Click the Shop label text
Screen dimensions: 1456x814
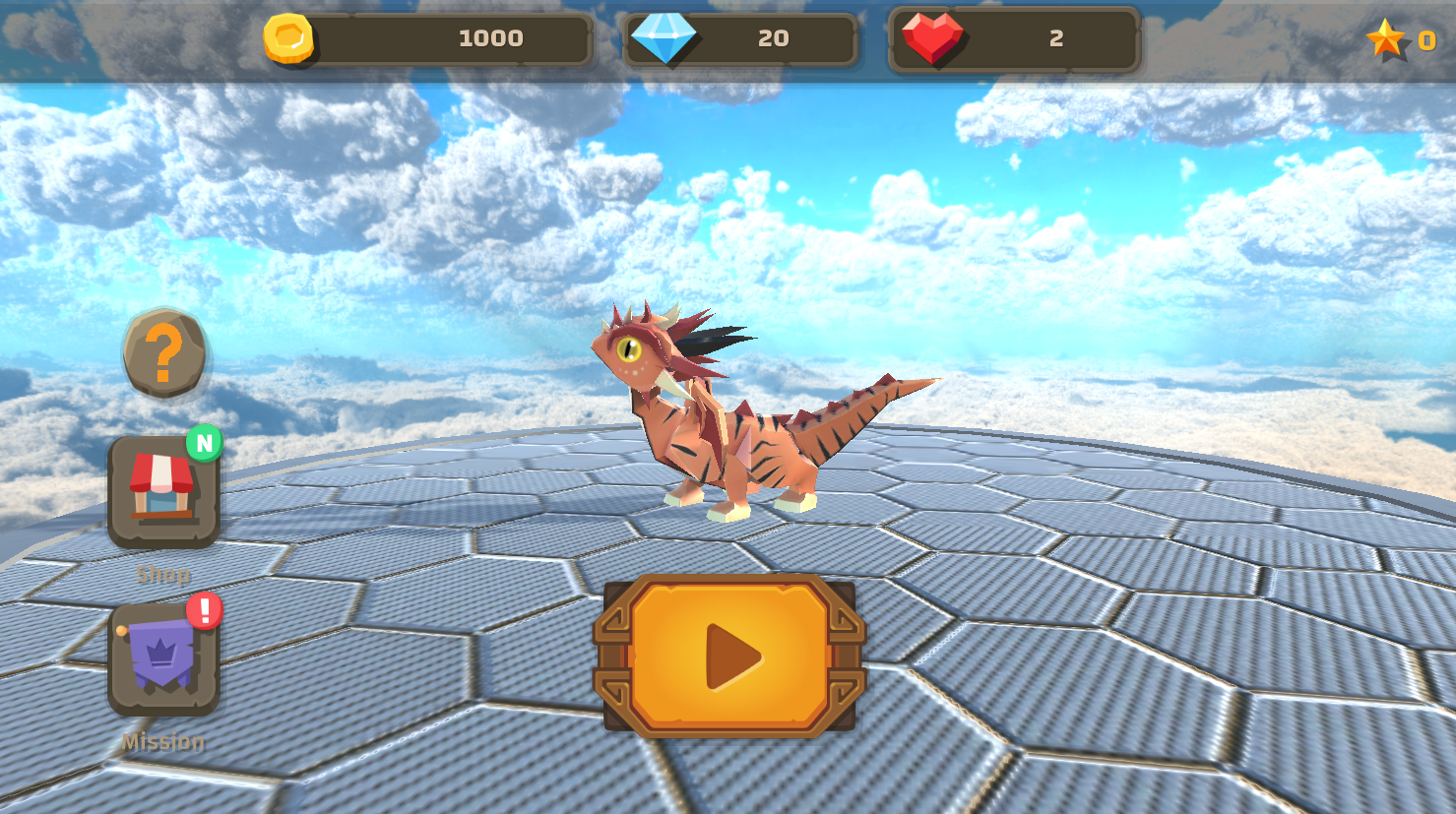pos(163,574)
